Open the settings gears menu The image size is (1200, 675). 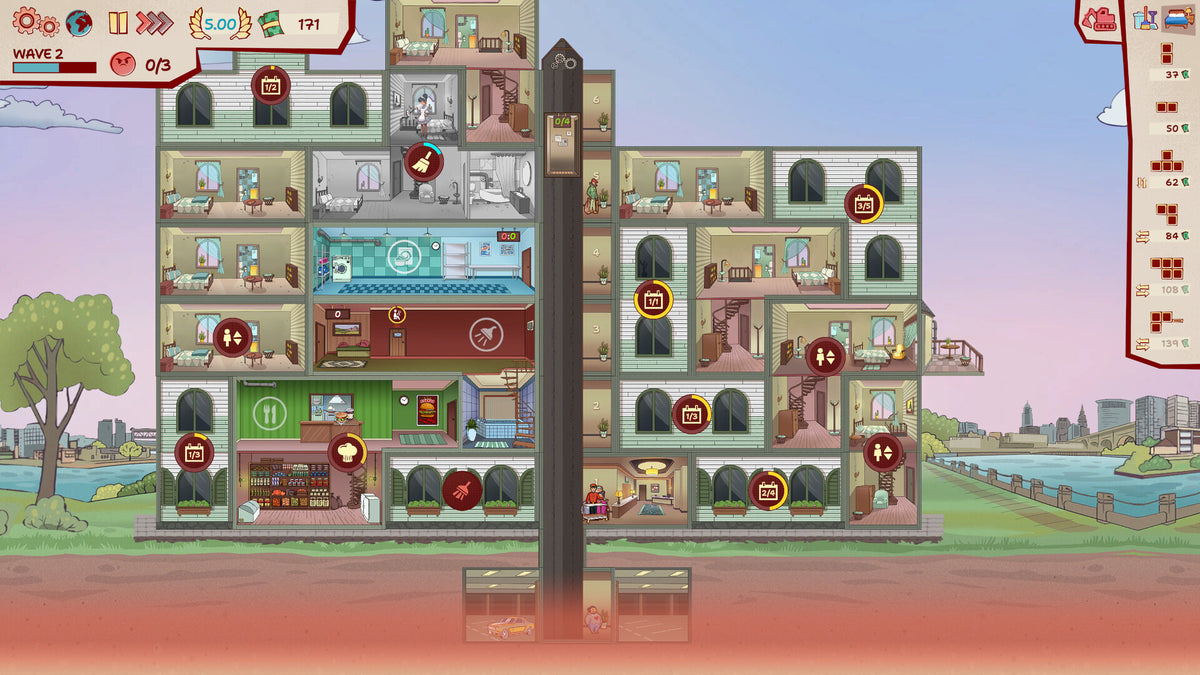pyautogui.click(x=35, y=22)
